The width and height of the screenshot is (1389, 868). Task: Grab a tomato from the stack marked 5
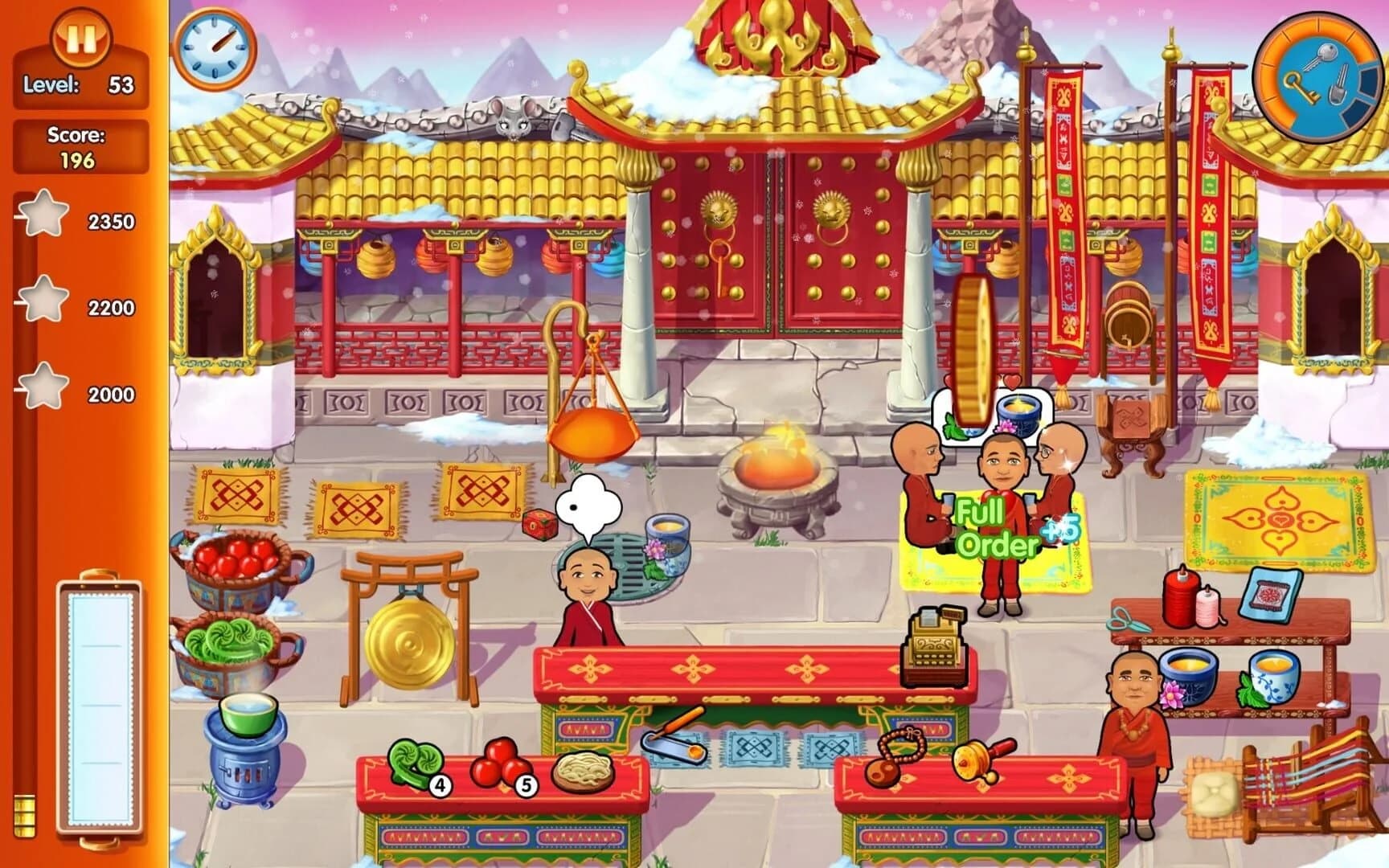[504, 764]
